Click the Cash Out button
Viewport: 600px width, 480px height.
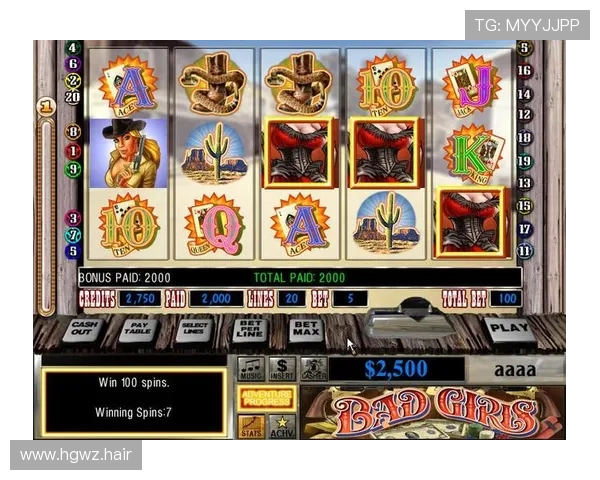click(x=82, y=329)
